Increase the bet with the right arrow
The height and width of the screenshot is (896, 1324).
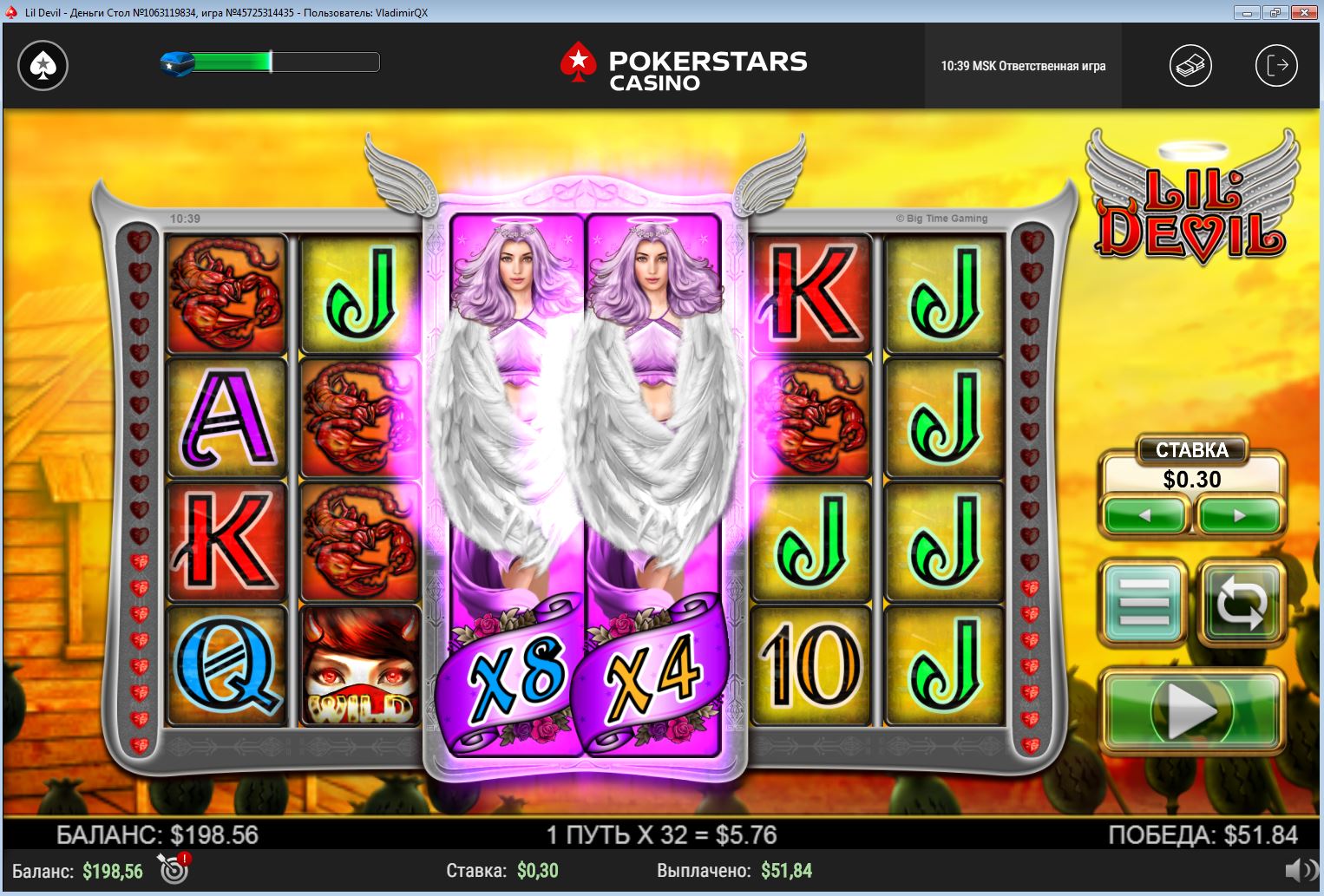coord(1239,515)
